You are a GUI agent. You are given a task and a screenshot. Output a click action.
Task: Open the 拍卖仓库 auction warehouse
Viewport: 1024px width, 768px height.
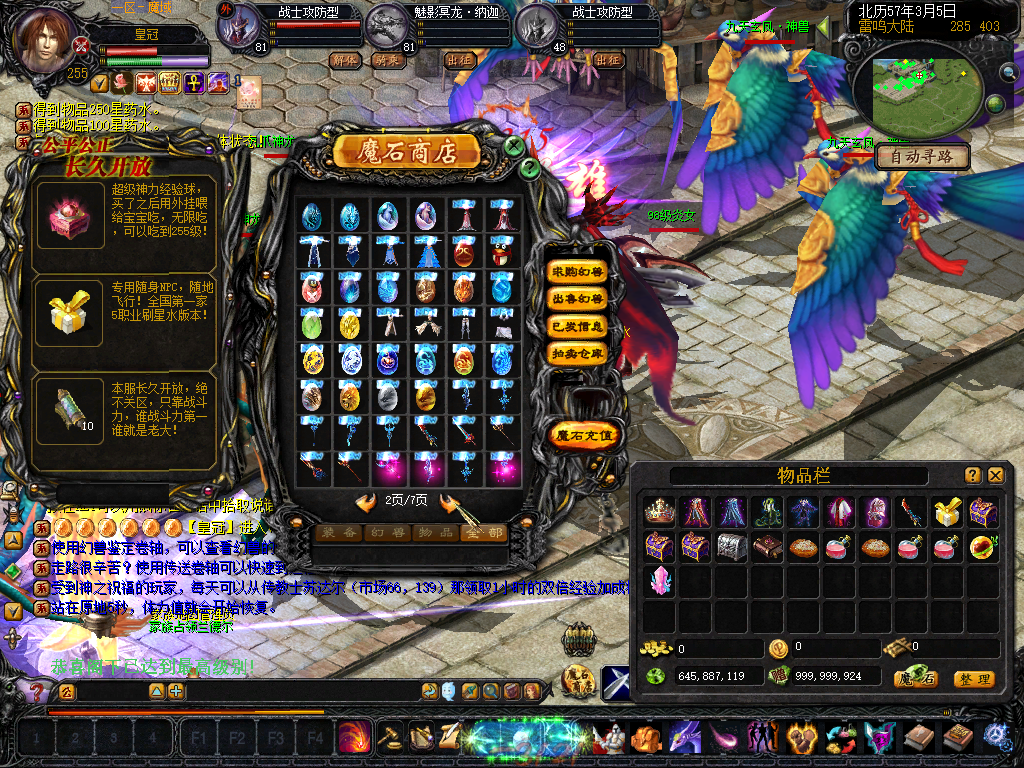577,353
